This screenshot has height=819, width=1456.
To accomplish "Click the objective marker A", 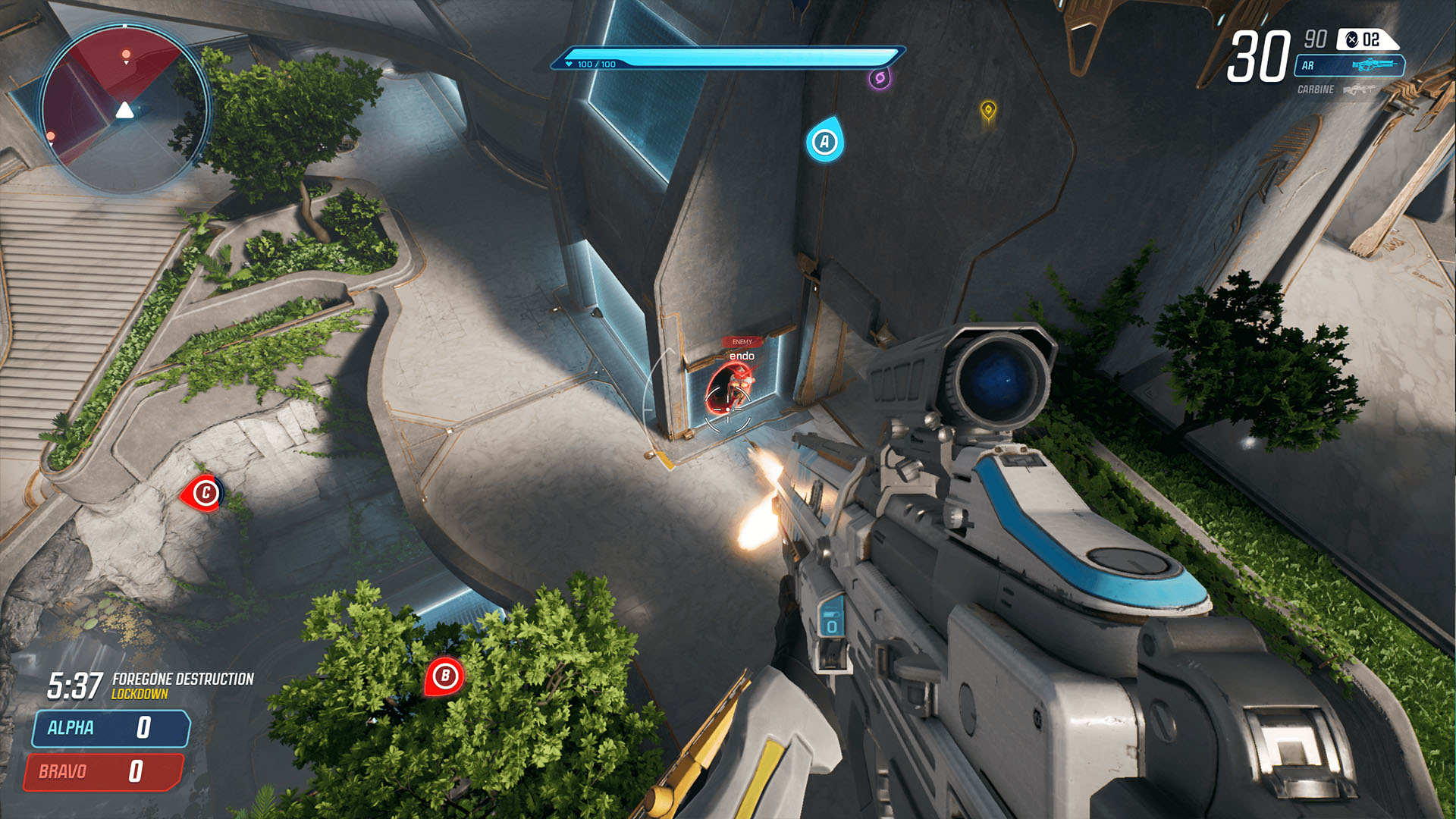I will pos(826,140).
